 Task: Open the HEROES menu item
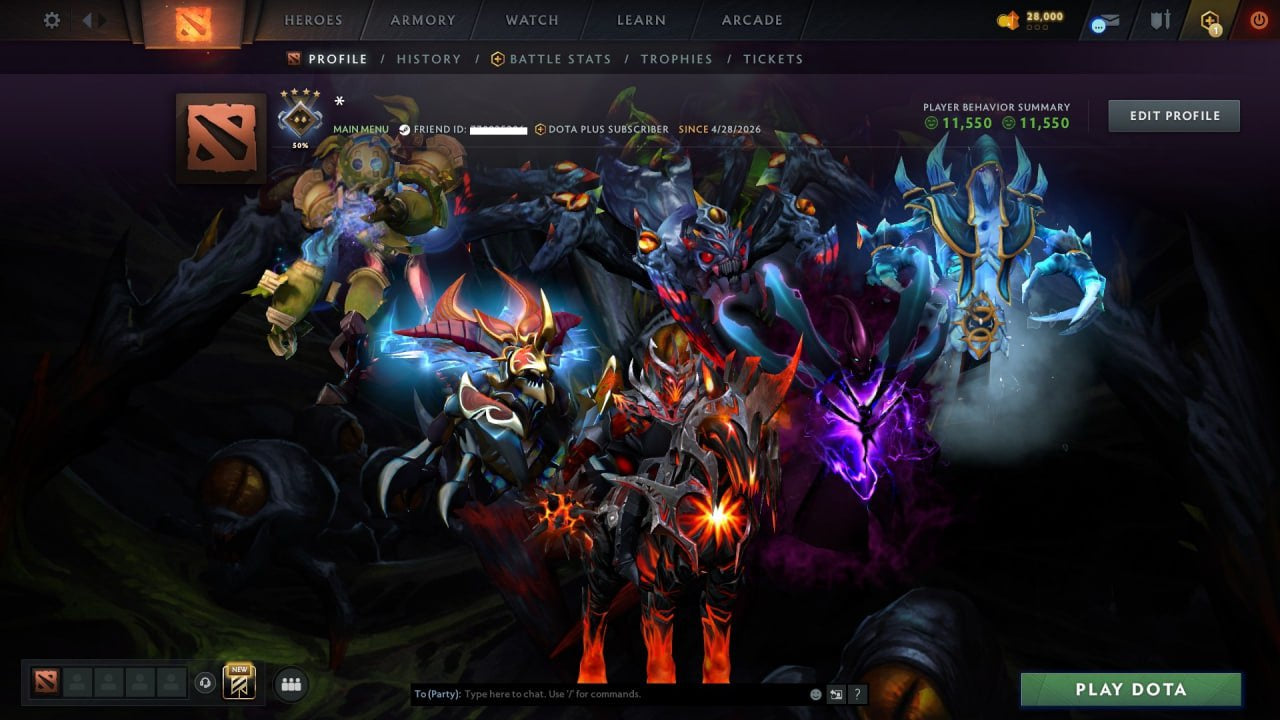coord(314,20)
